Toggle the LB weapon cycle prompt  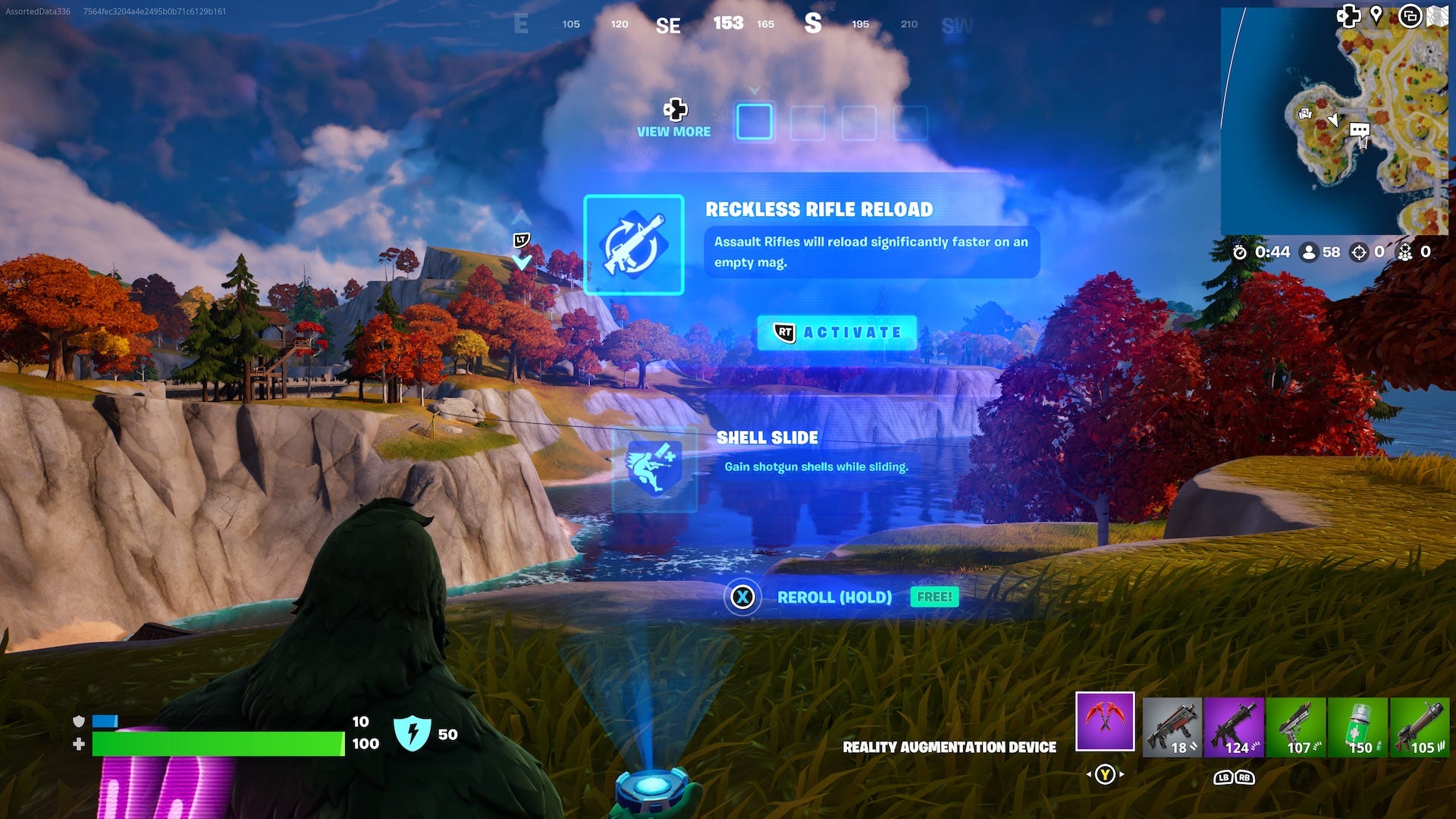pyautogui.click(x=1223, y=778)
